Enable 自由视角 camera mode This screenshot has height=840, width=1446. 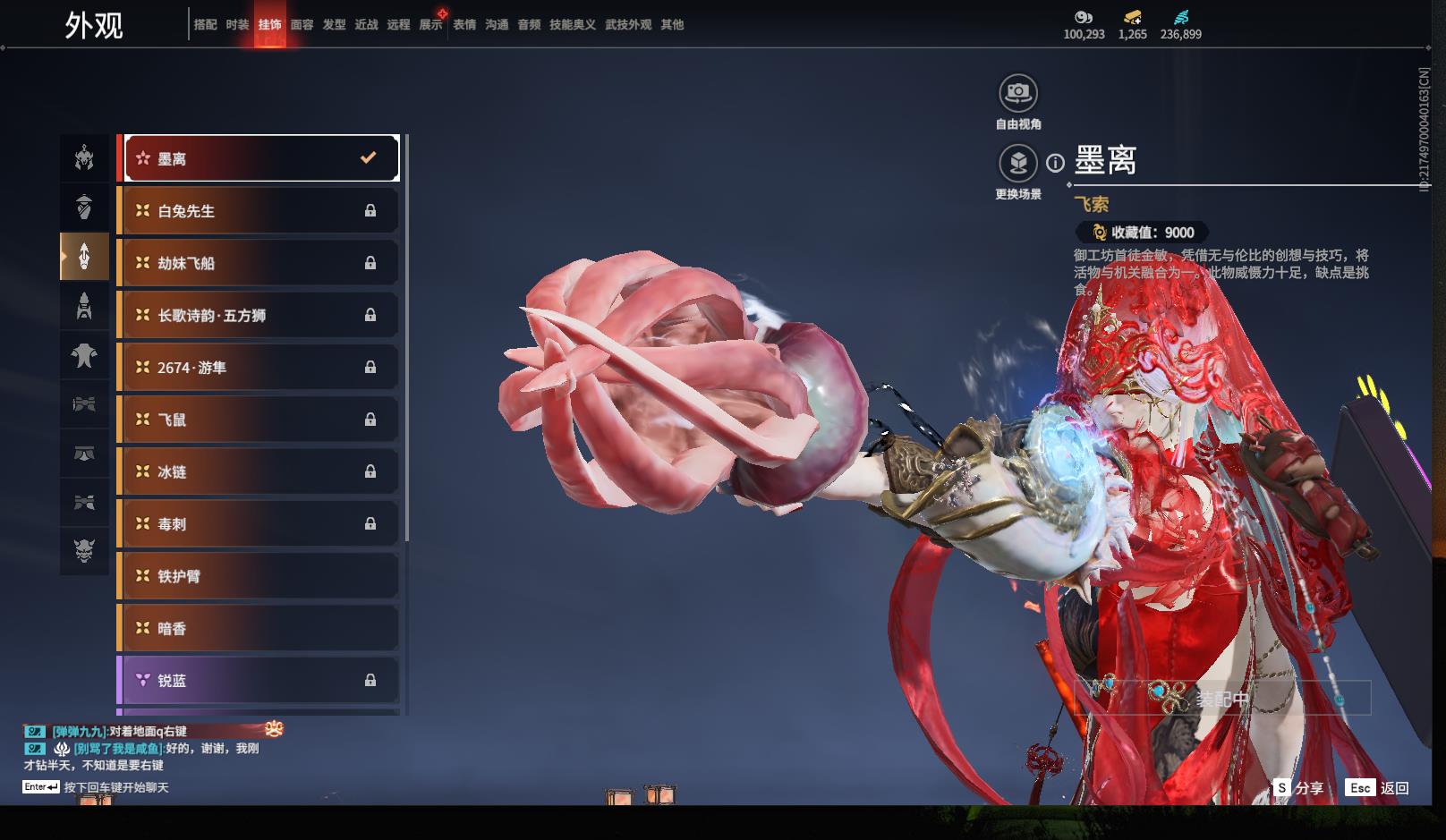pos(1017,93)
